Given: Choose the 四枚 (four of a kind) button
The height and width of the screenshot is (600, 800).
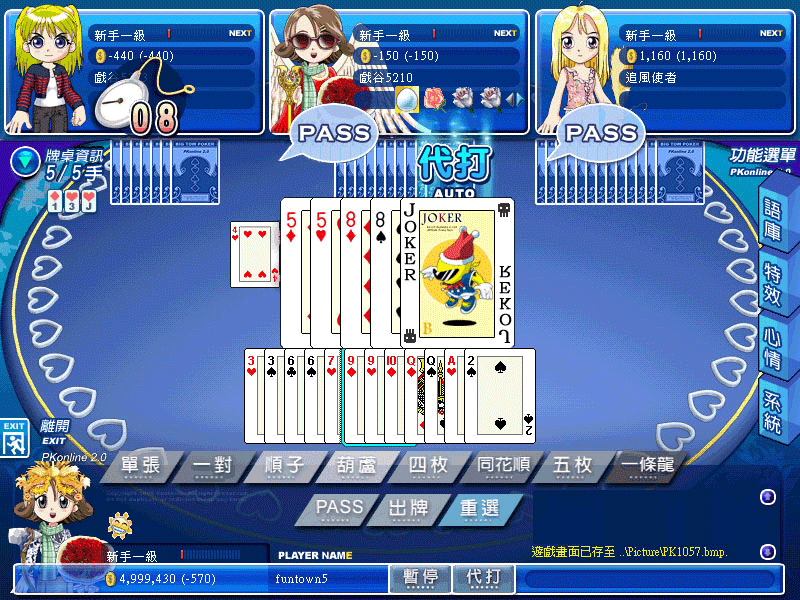Looking at the screenshot, I should tap(427, 466).
